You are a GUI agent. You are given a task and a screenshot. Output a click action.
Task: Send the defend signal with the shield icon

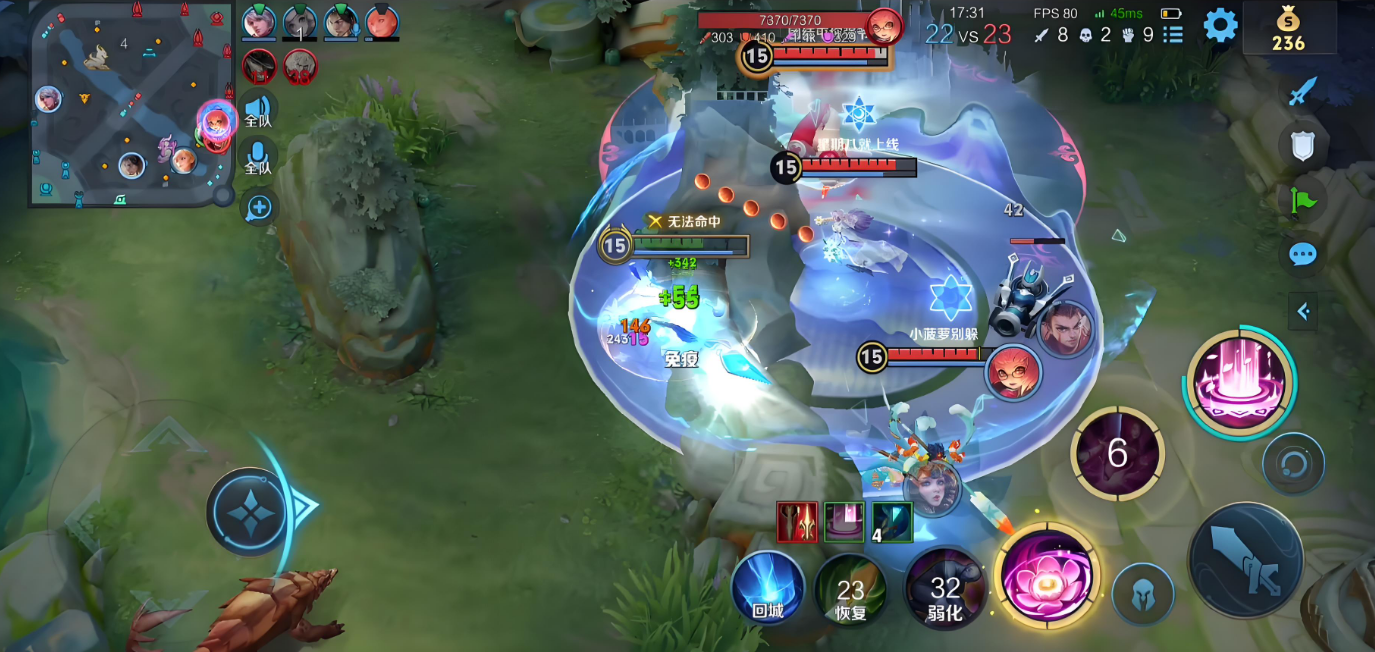click(1302, 147)
